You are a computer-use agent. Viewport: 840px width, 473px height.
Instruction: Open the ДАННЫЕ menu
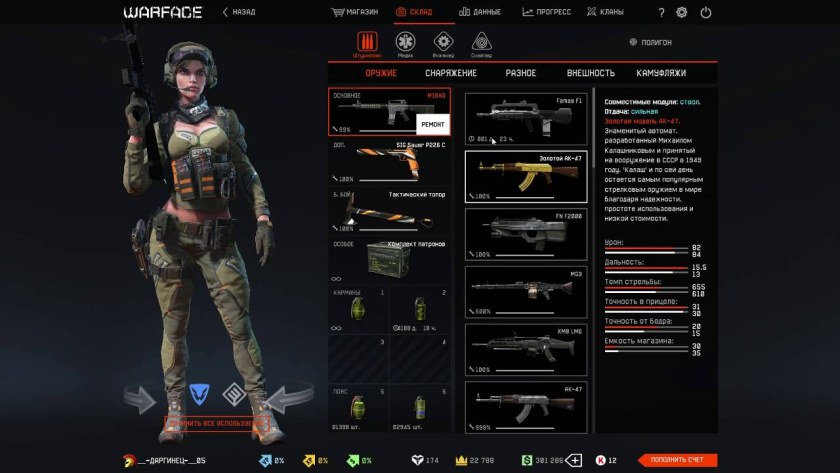tap(480, 12)
